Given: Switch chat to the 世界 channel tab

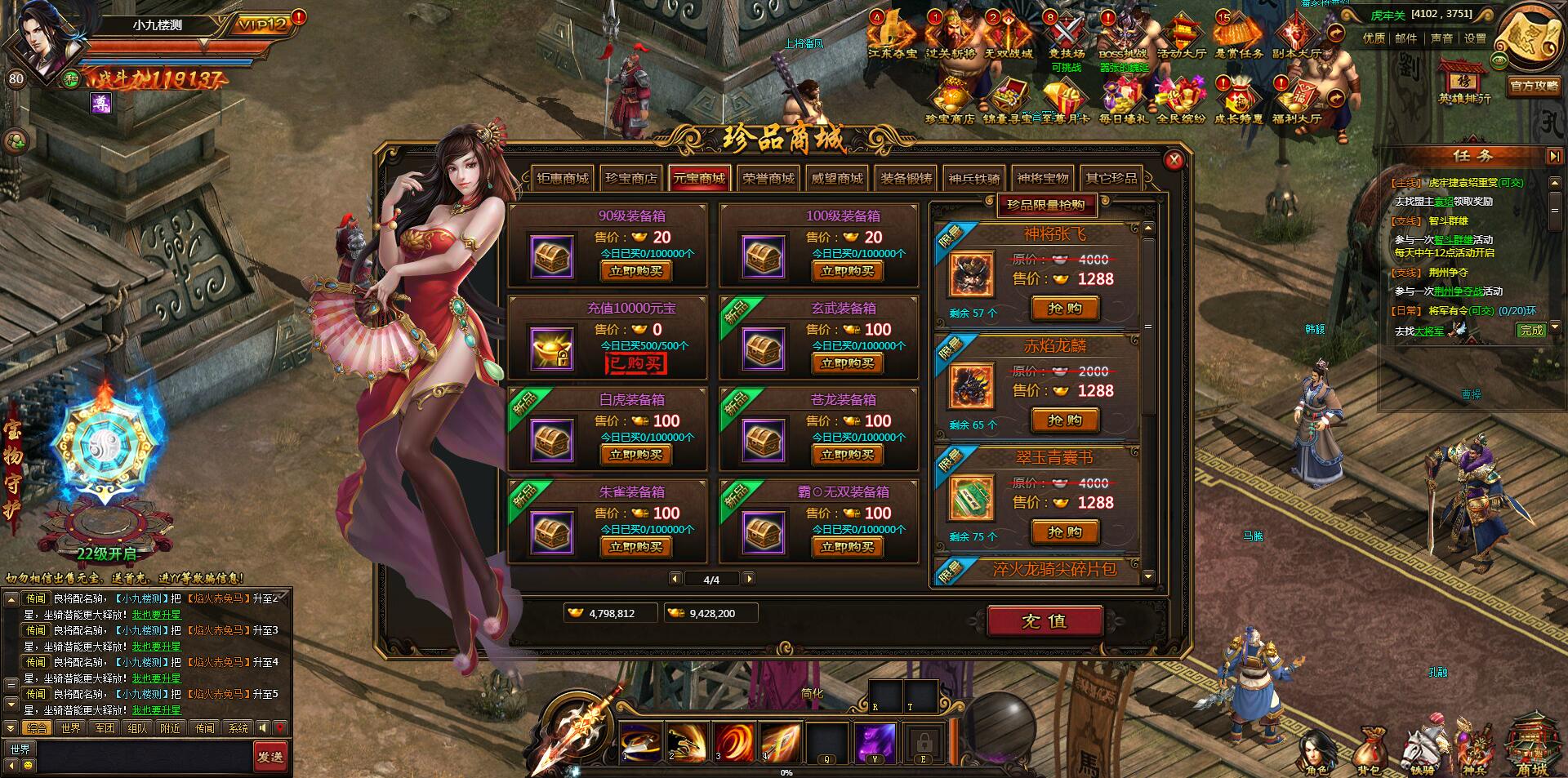Looking at the screenshot, I should (70, 728).
